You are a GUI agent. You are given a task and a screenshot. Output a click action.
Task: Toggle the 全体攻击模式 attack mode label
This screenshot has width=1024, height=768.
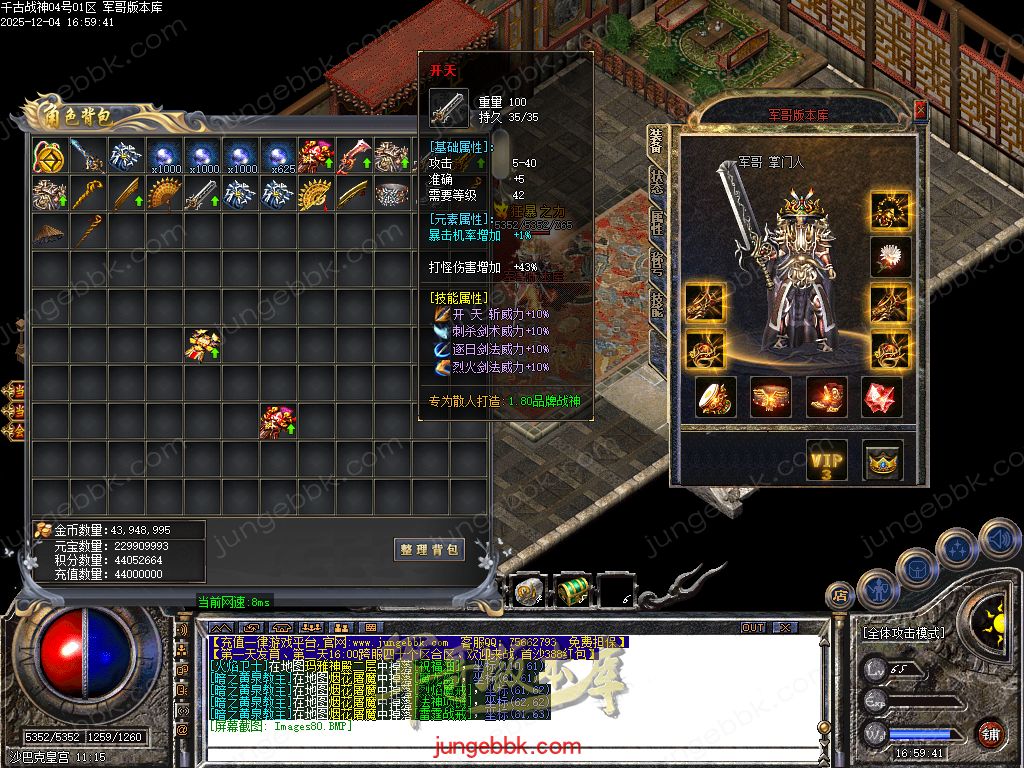903,633
